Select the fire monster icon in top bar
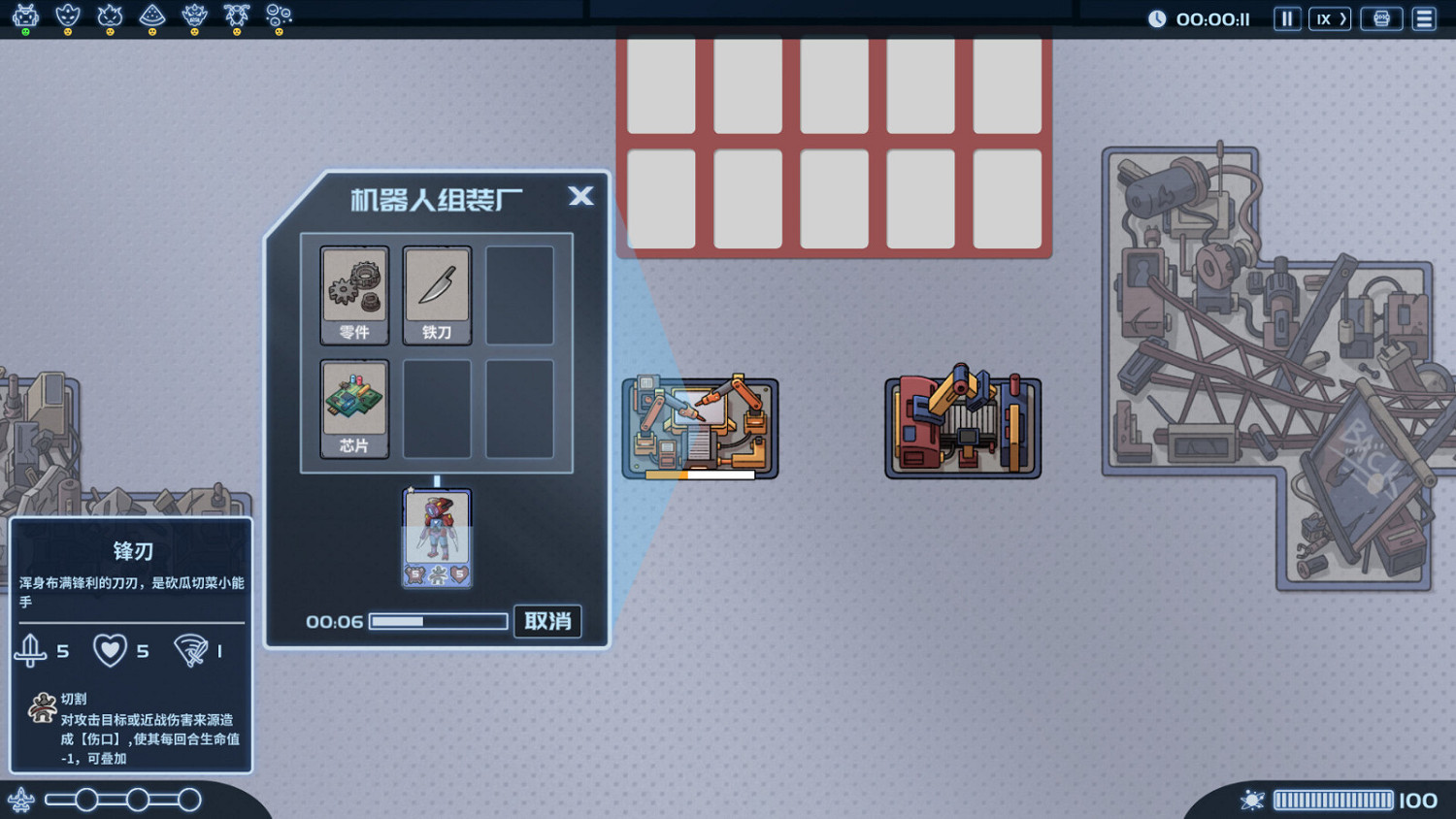Image resolution: width=1456 pixels, height=819 pixels. (x=109, y=16)
